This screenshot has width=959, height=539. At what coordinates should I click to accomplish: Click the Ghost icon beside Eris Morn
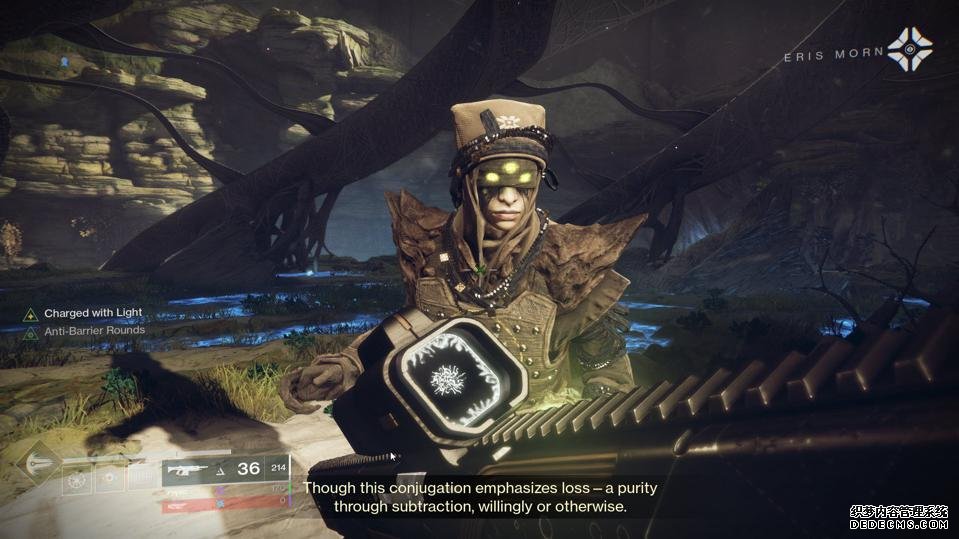coord(909,50)
